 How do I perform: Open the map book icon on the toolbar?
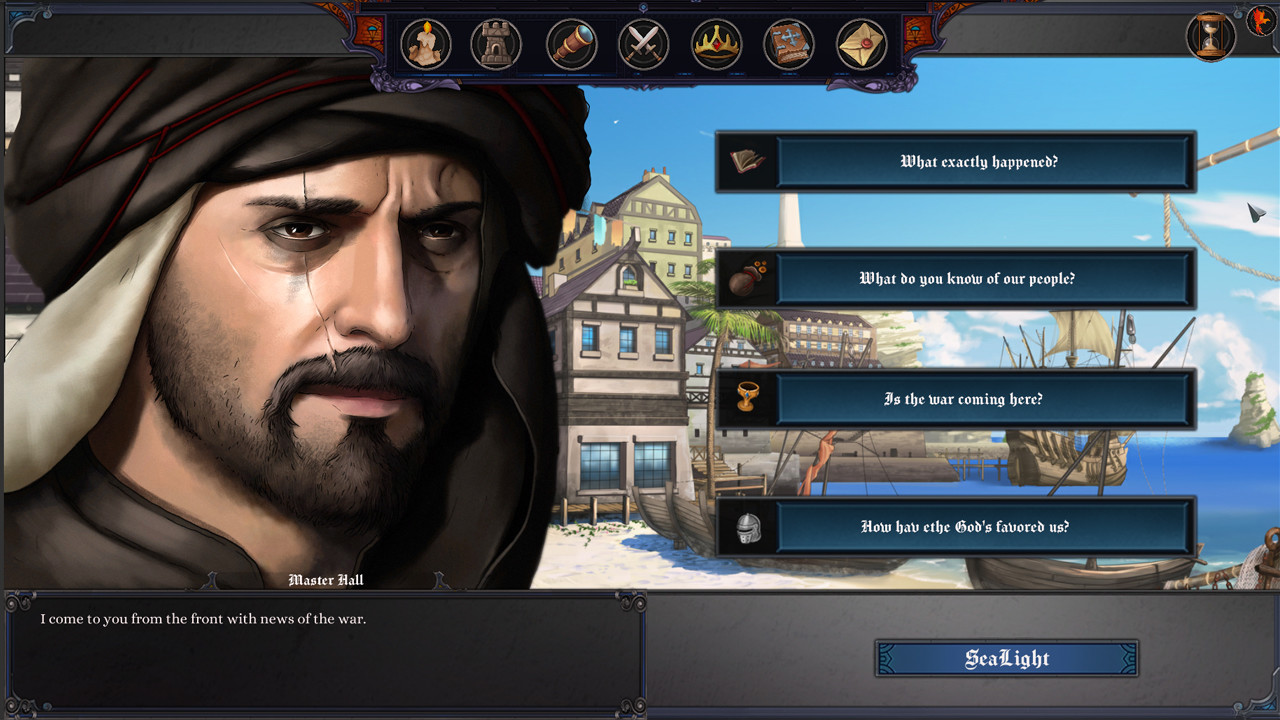788,44
